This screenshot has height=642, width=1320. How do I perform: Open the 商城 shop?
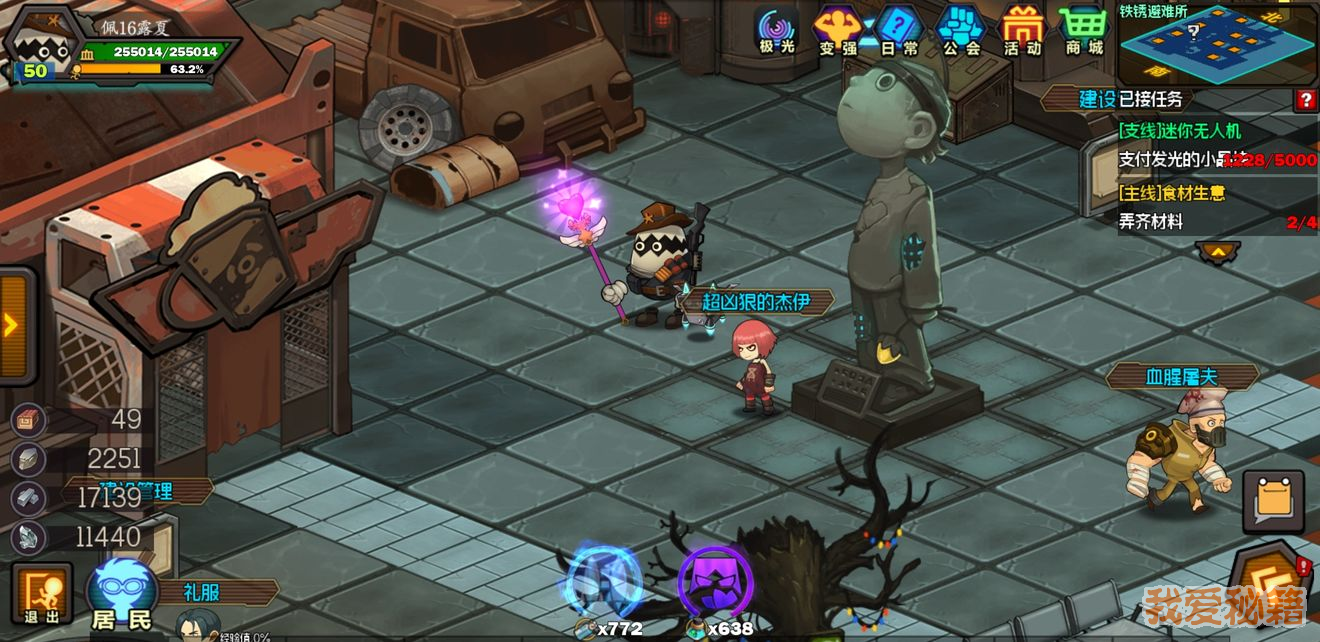pyautogui.click(x=1083, y=30)
